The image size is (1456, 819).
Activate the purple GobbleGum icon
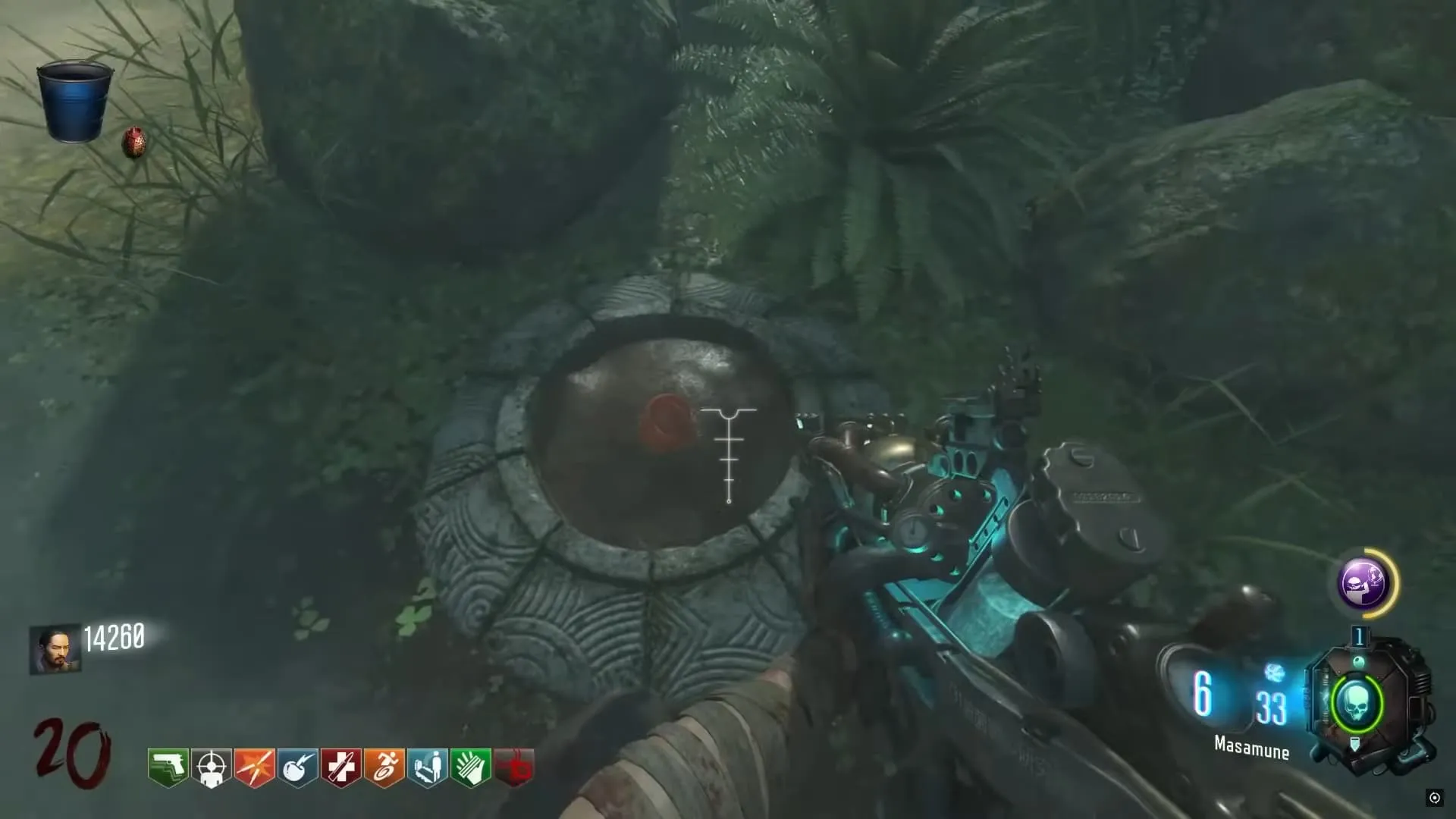[1363, 582]
